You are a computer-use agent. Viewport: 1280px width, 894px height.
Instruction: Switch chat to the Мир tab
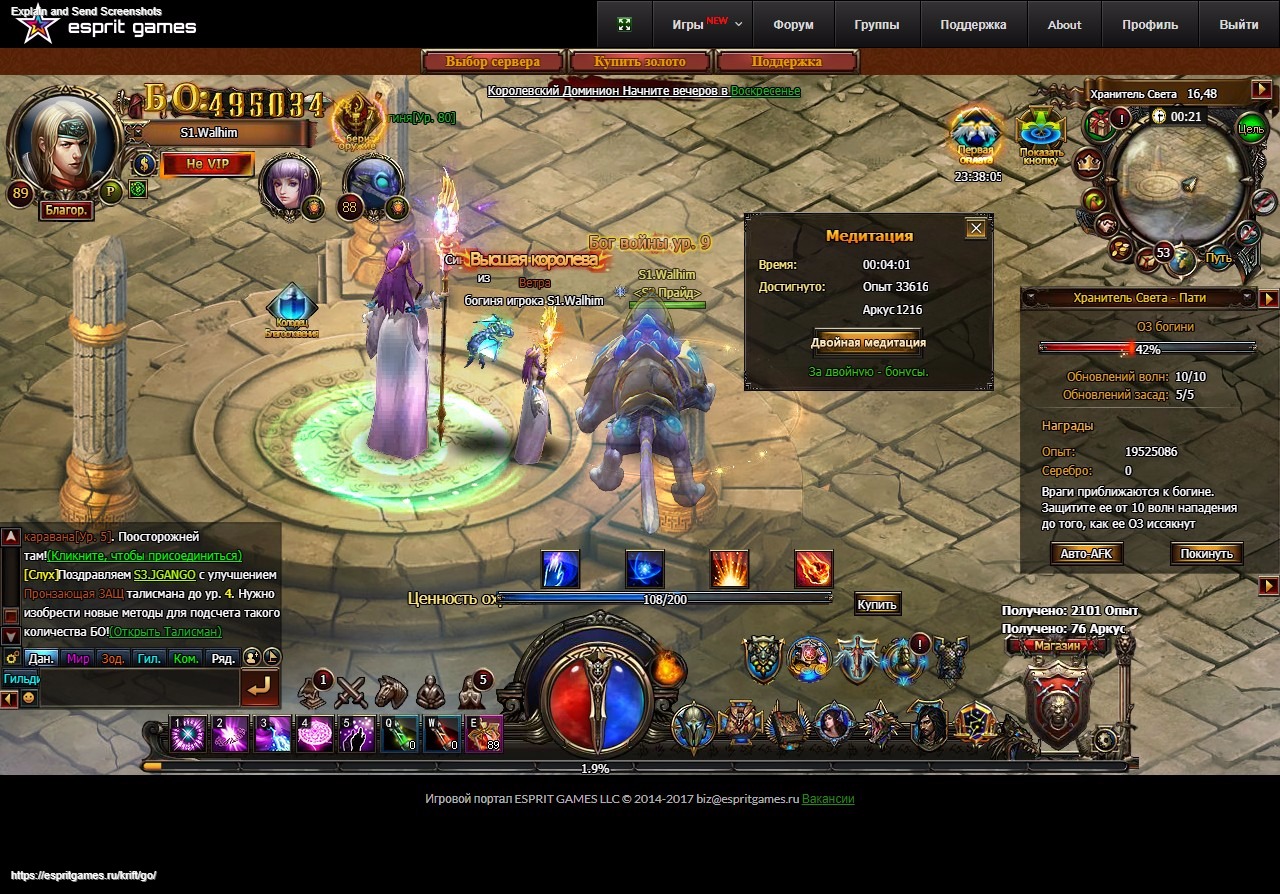click(x=78, y=658)
